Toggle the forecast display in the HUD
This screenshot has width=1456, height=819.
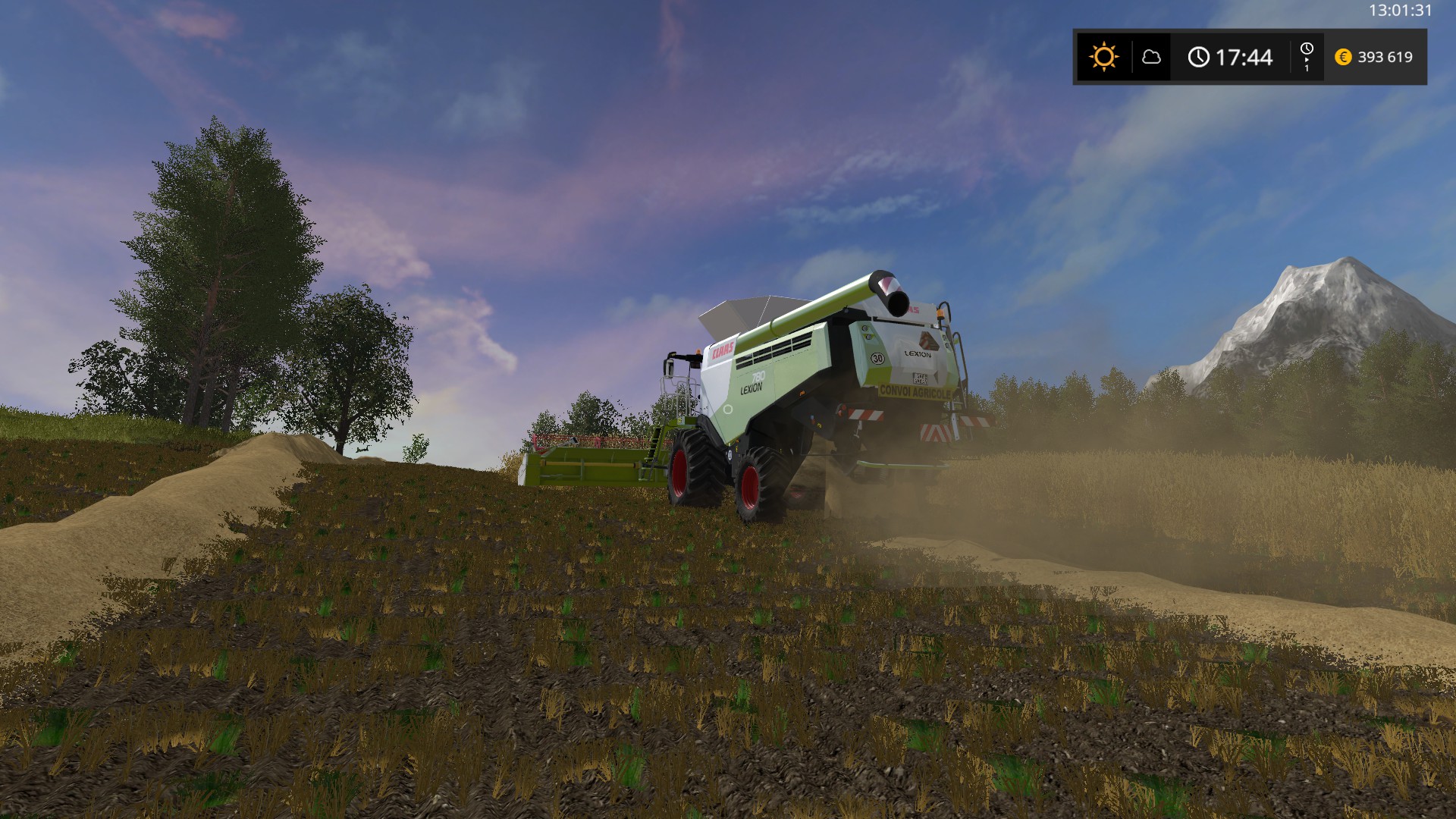click(x=1152, y=58)
